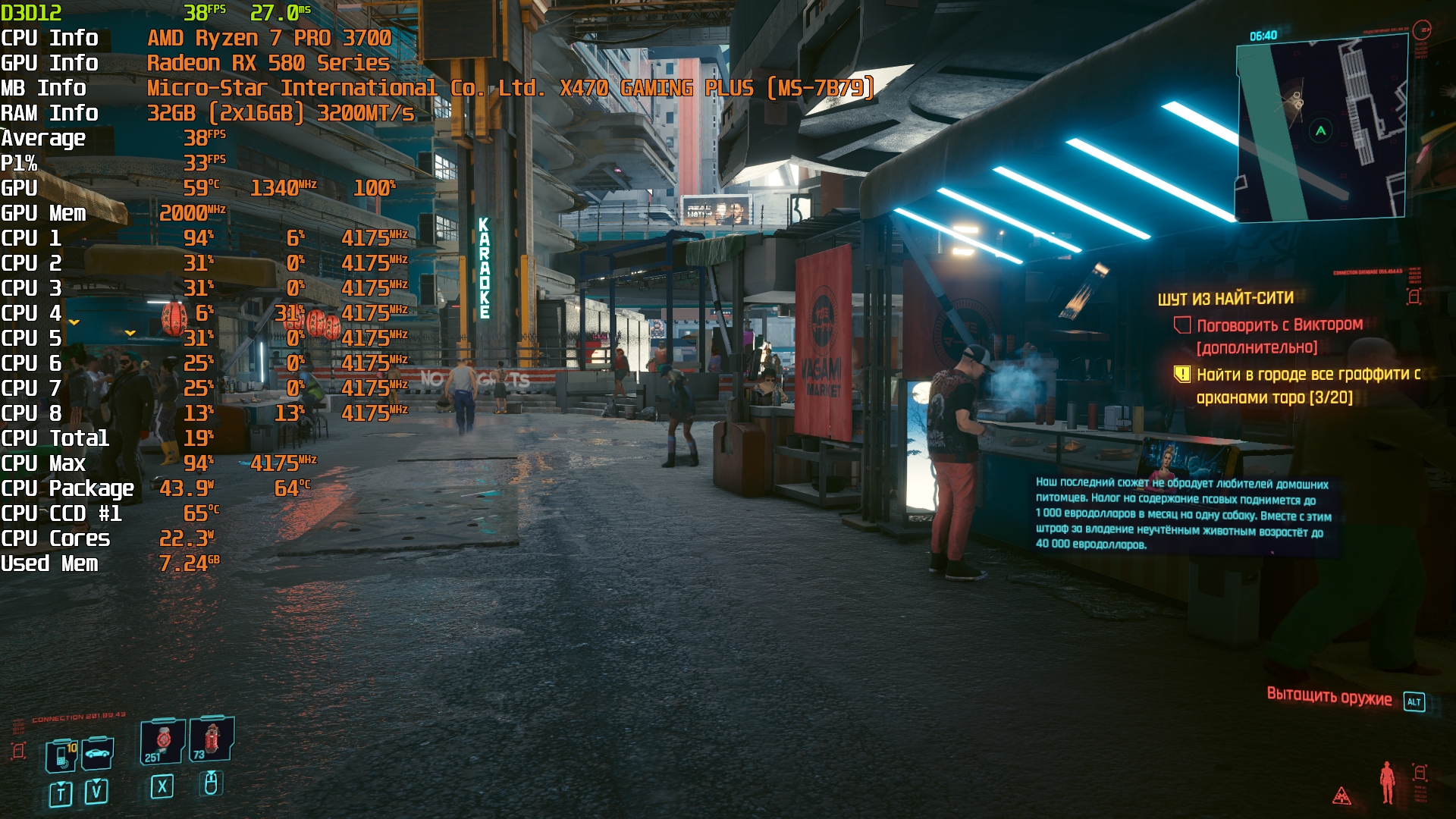Open the phone slot in the quick bar
Screen dimensions: 1456x819
61,755
